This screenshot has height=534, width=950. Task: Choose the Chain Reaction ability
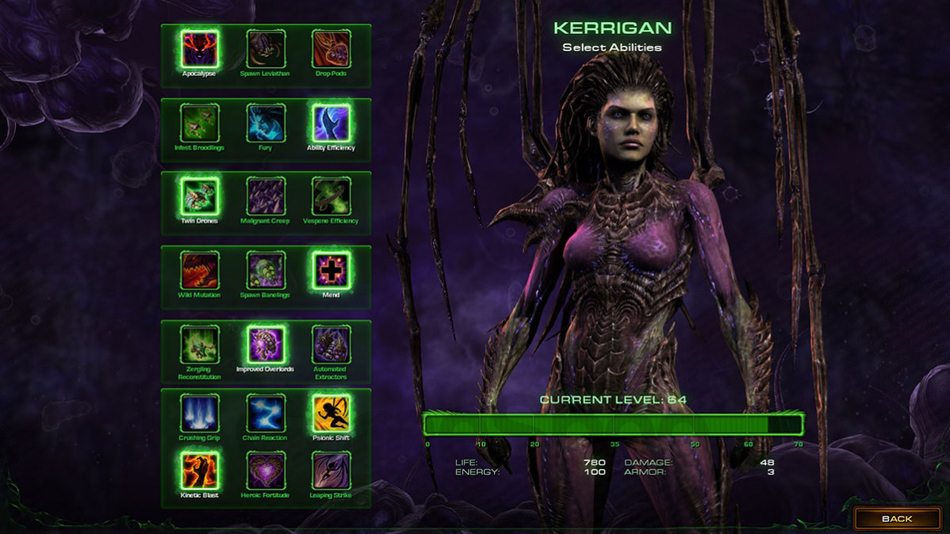[265, 413]
